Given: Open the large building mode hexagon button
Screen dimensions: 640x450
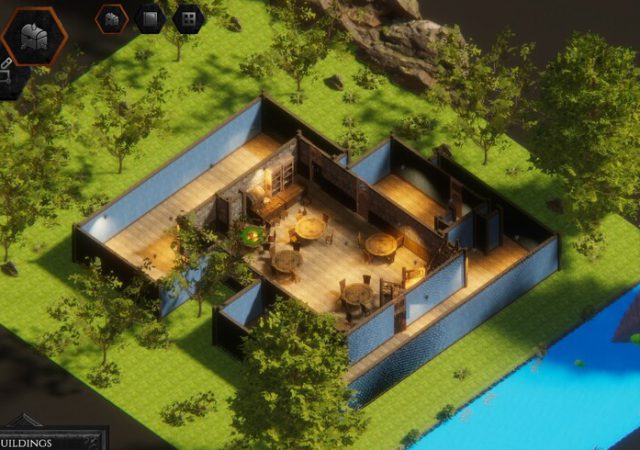Looking at the screenshot, I should pos(33,35).
